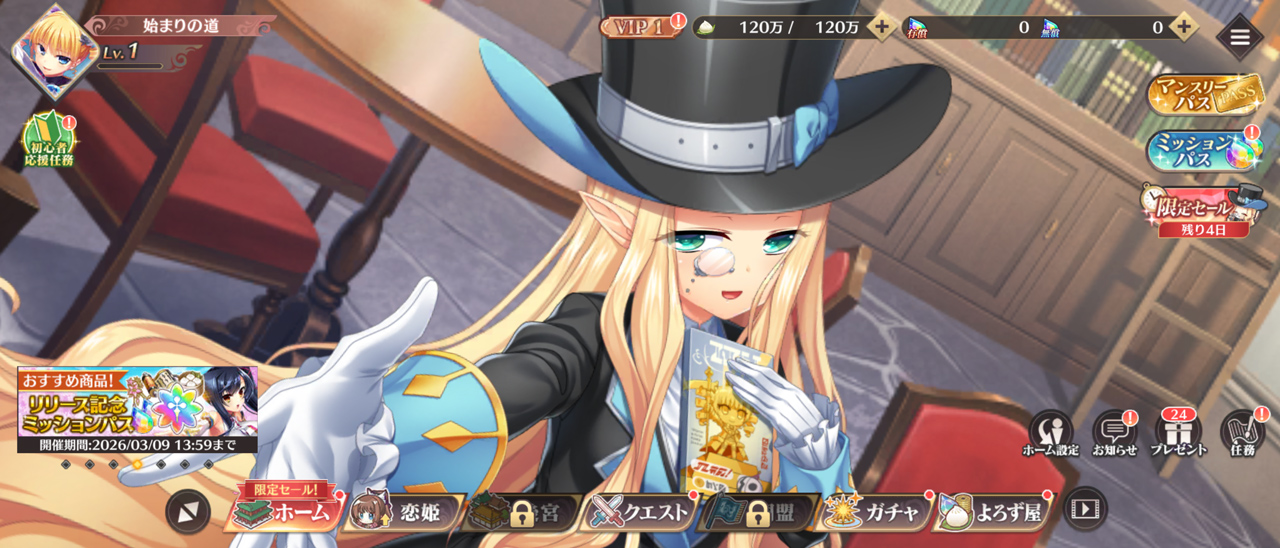Open the VIP 1 badge
Image resolution: width=1280 pixels, height=548 pixels.
point(637,27)
